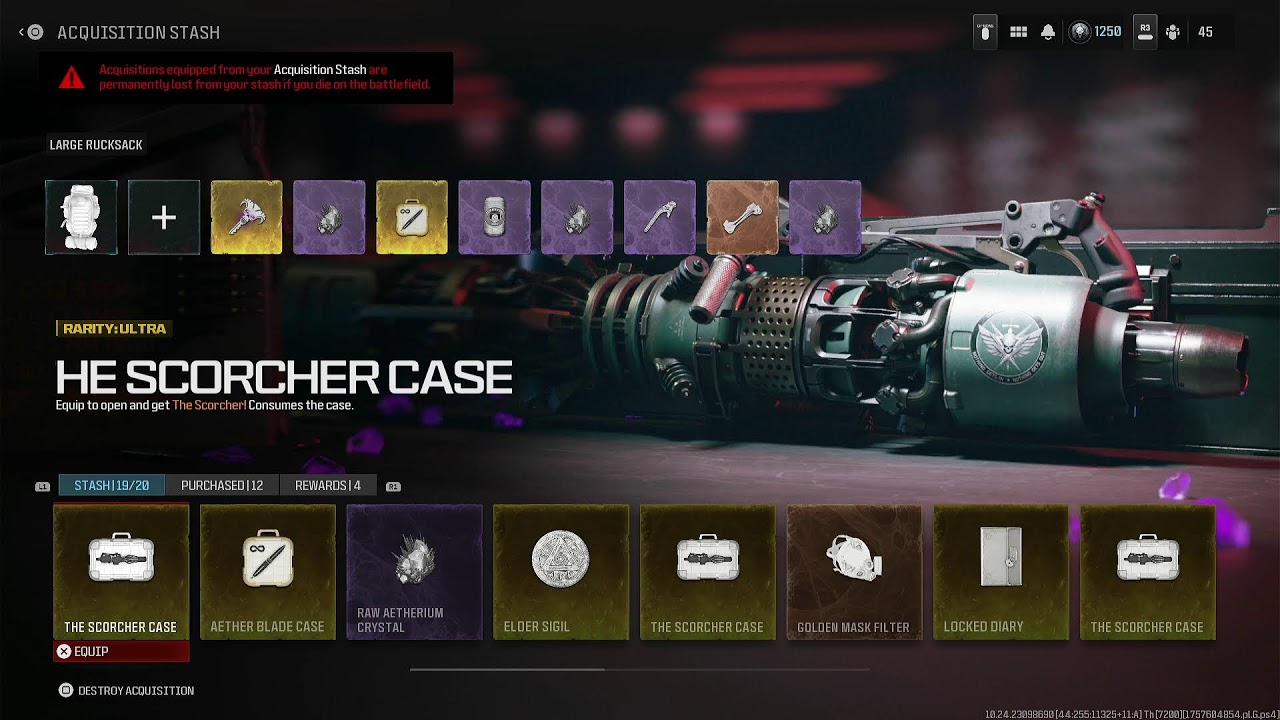Select the Golden Mask Filter tile
1280x720 pixels.
click(854, 571)
